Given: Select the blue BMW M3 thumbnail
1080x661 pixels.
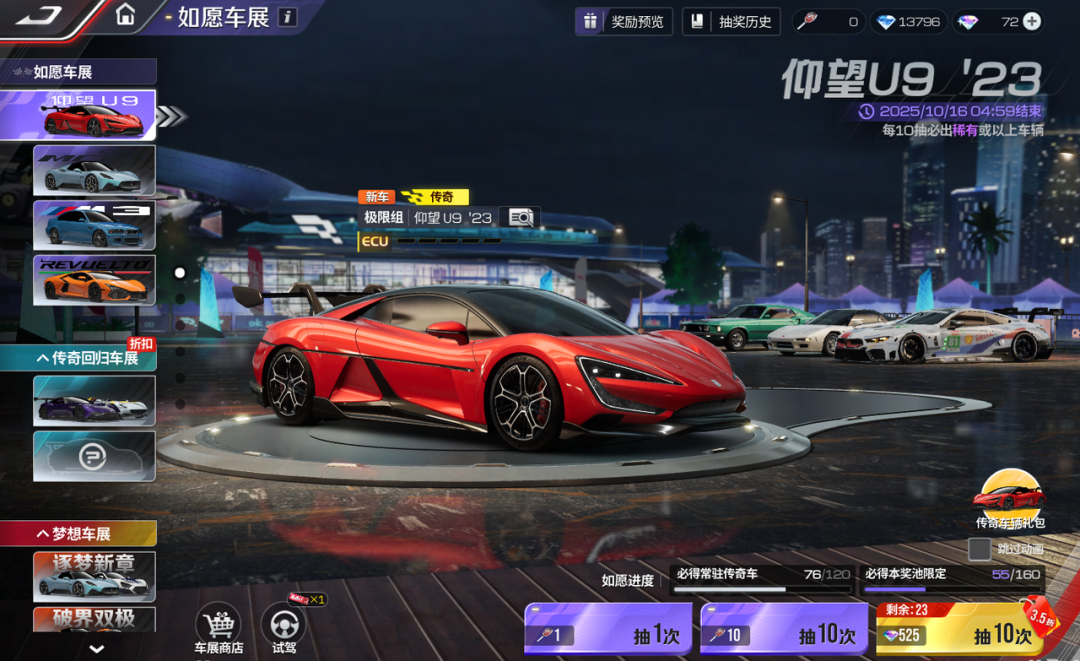Looking at the screenshot, I should 95,225.
